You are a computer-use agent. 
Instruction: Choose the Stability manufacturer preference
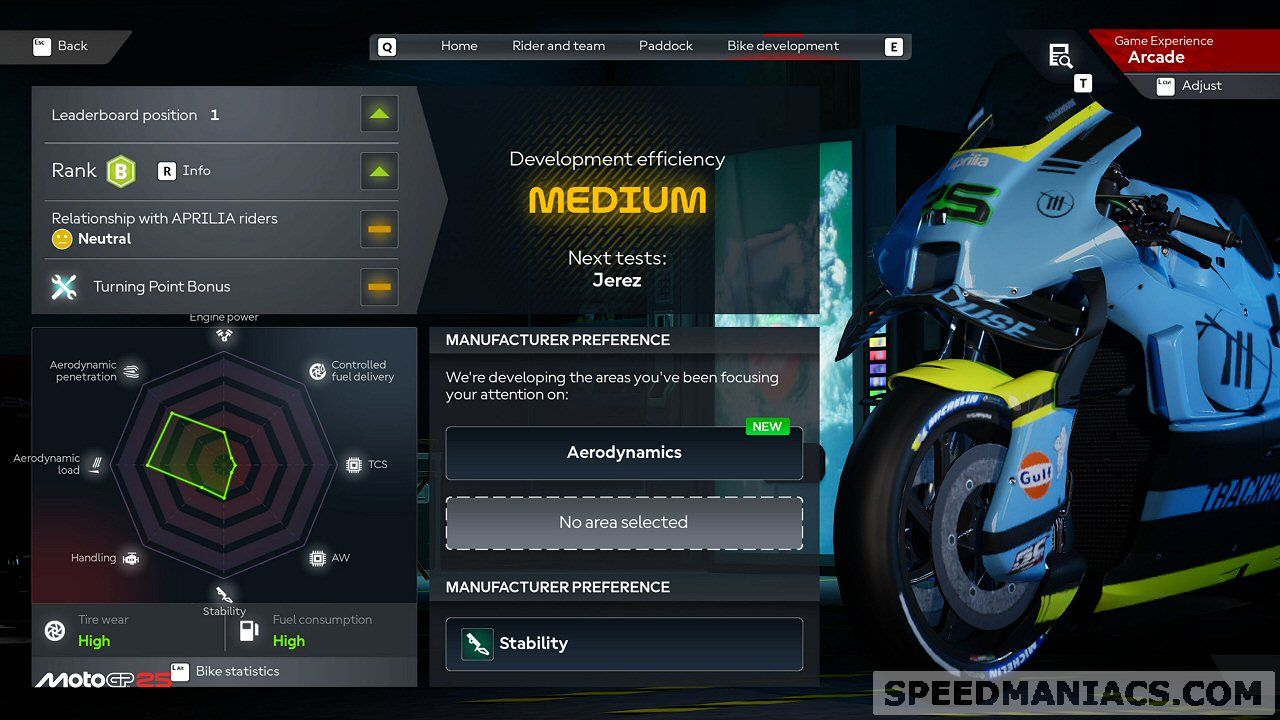click(624, 644)
